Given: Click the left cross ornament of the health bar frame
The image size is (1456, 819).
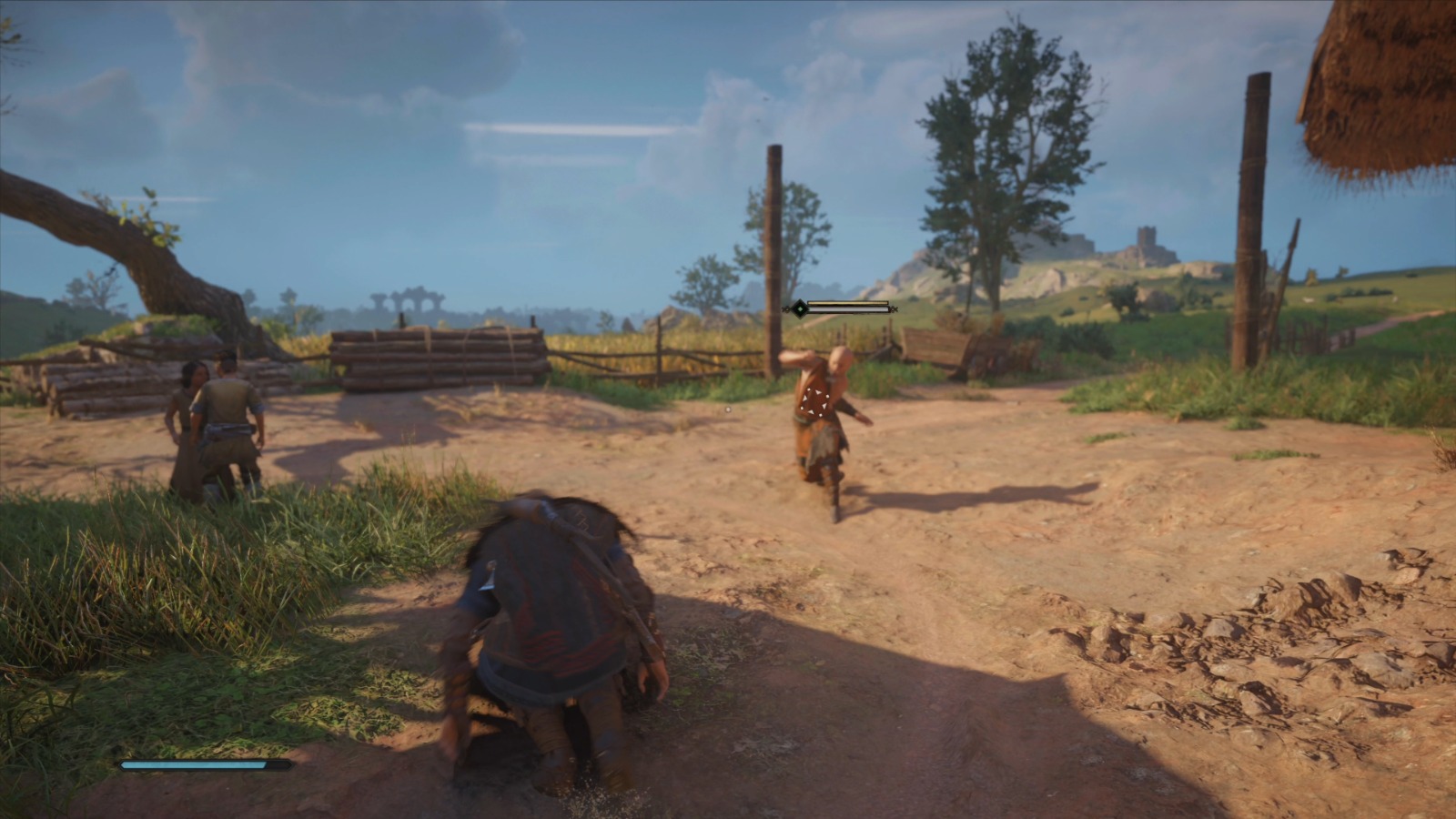Looking at the screenshot, I should (786, 309).
